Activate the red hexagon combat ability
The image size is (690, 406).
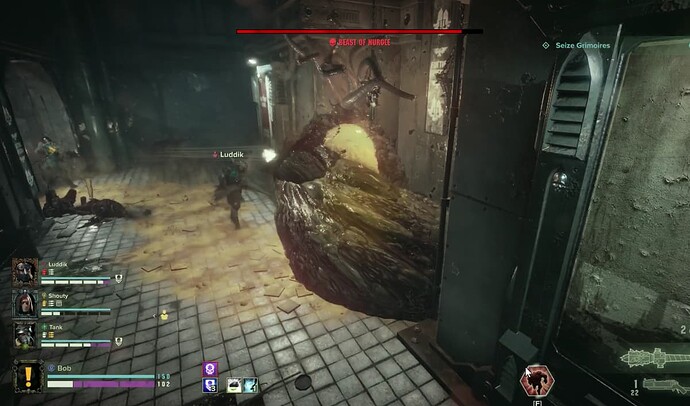coord(536,379)
